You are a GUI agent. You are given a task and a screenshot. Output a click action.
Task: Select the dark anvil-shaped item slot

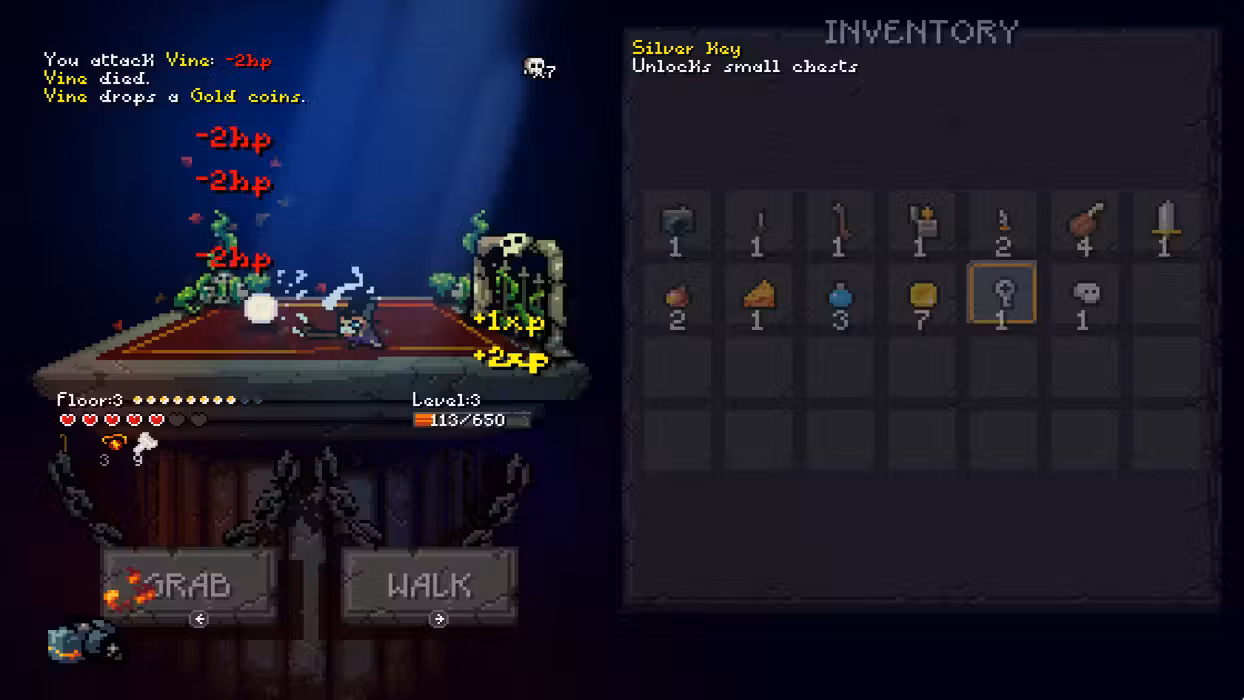[676, 223]
